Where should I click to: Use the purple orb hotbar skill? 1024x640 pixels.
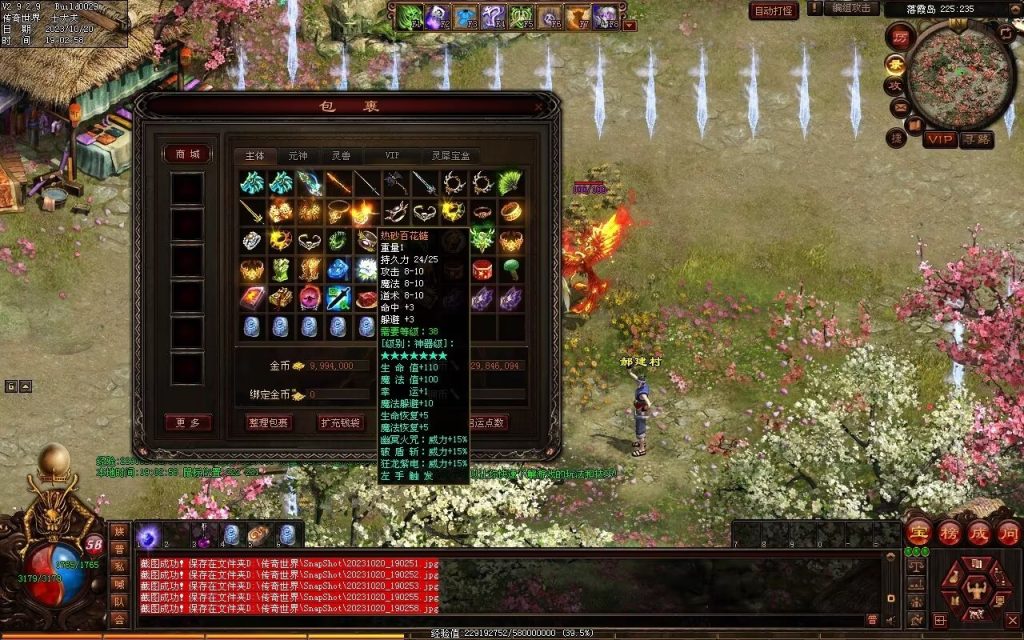point(147,537)
